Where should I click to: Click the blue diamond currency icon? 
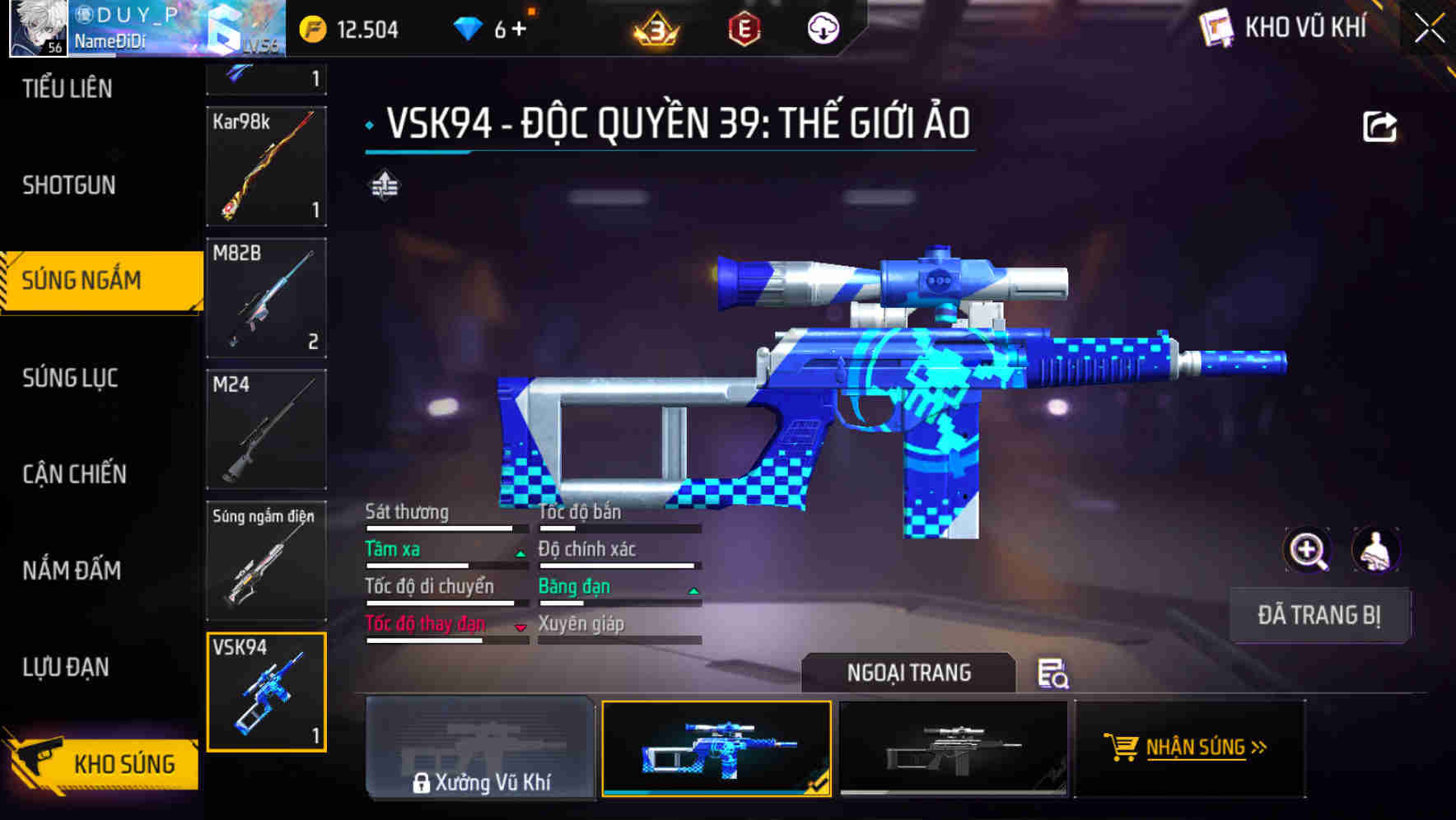(468, 28)
